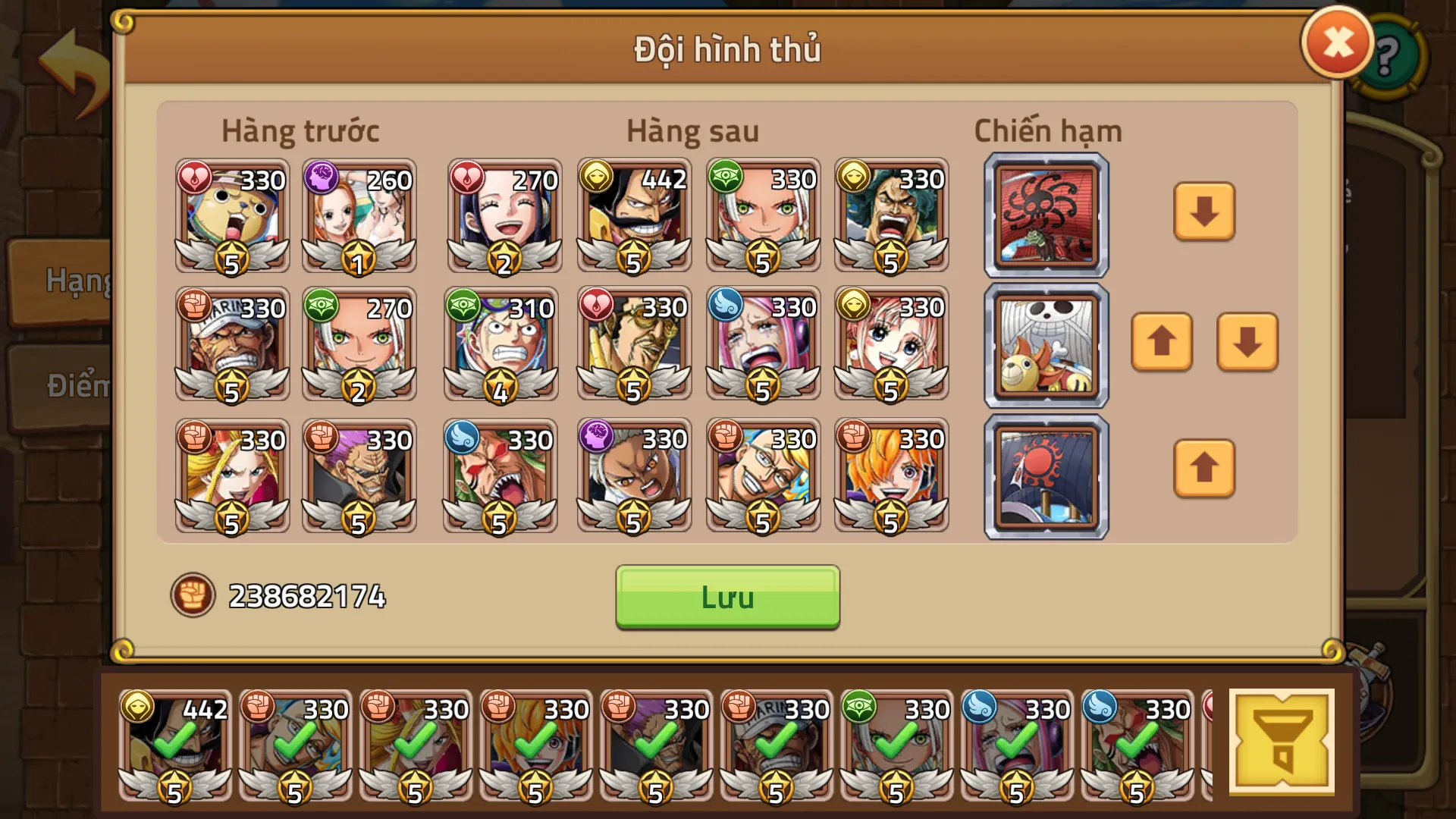The height and width of the screenshot is (819, 1456).
Task: Select the Thousand Sunny battleship in Chiến hạm
Action: click(1046, 345)
